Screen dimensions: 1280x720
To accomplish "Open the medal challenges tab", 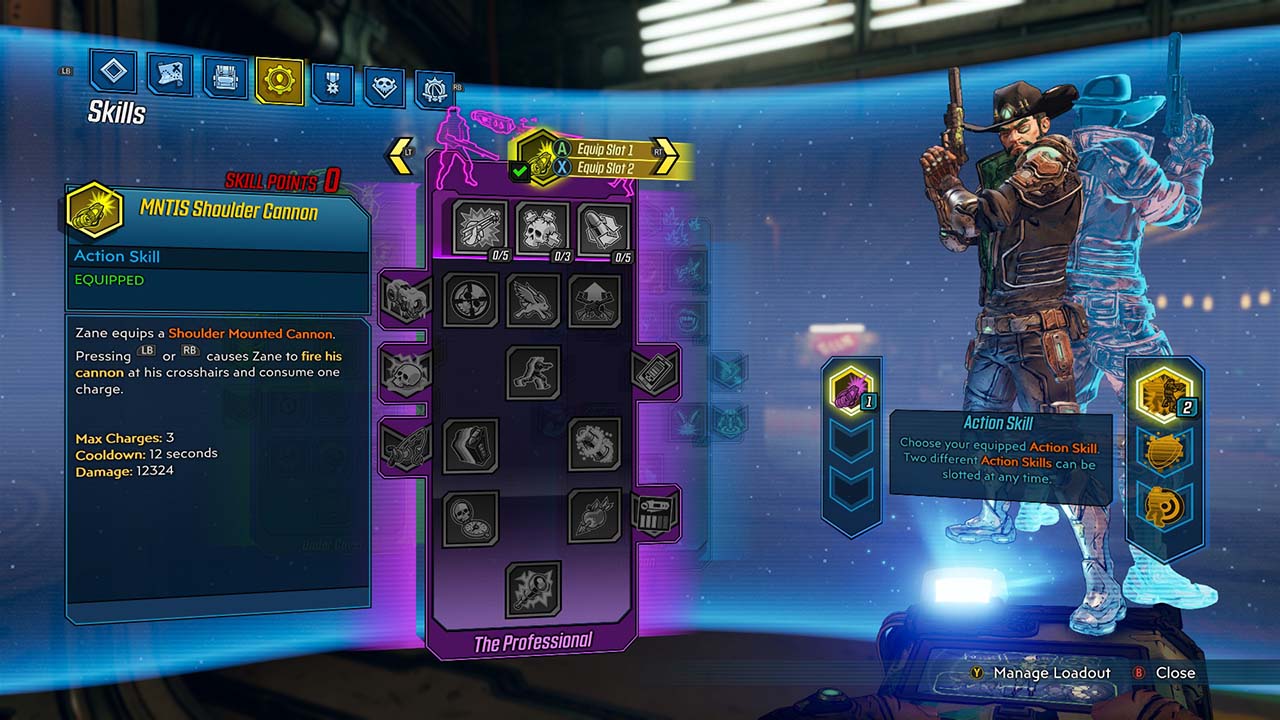I will [x=332, y=83].
